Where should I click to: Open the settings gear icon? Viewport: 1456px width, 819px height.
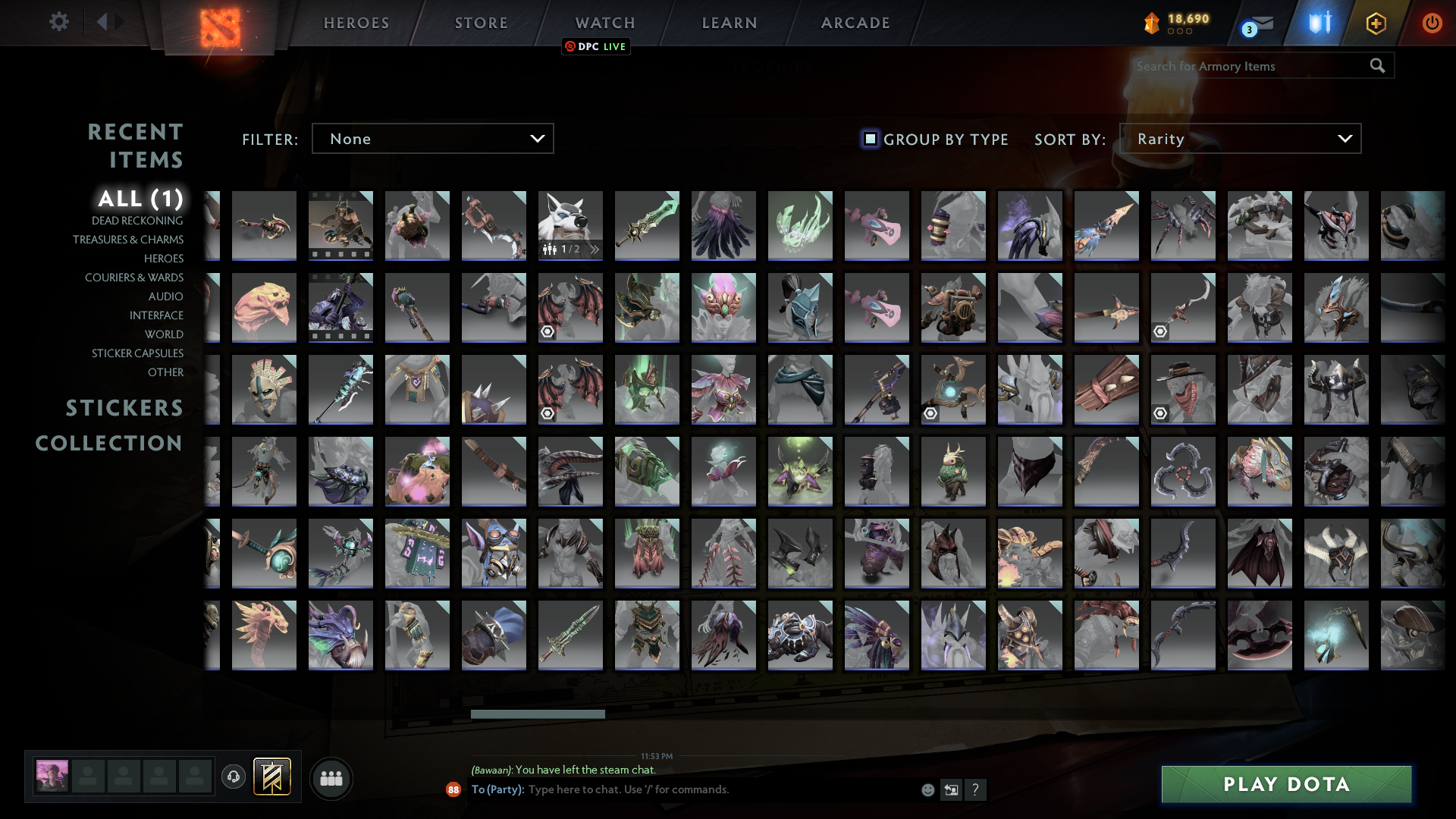59,22
